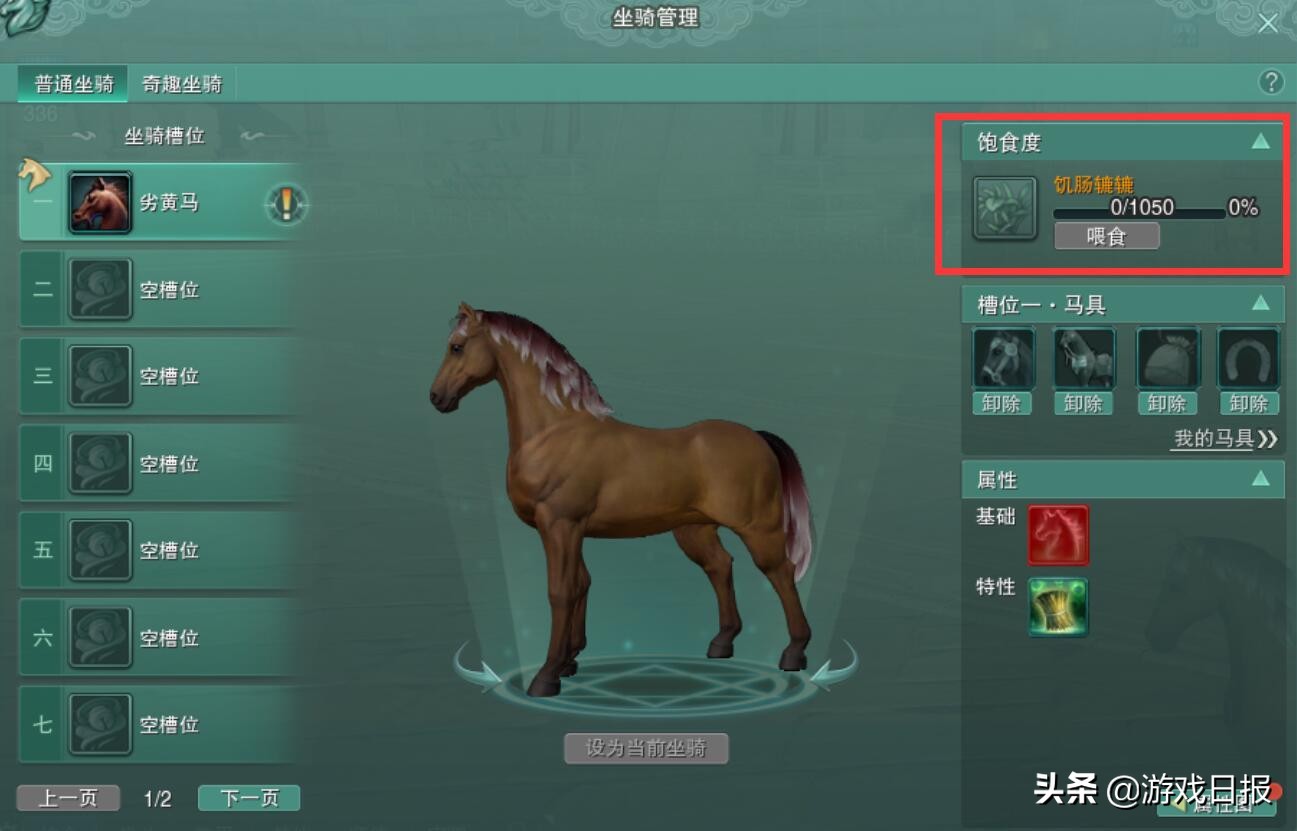View the 特性 green trait icon
This screenshot has height=831, width=1297.
coord(1057,607)
